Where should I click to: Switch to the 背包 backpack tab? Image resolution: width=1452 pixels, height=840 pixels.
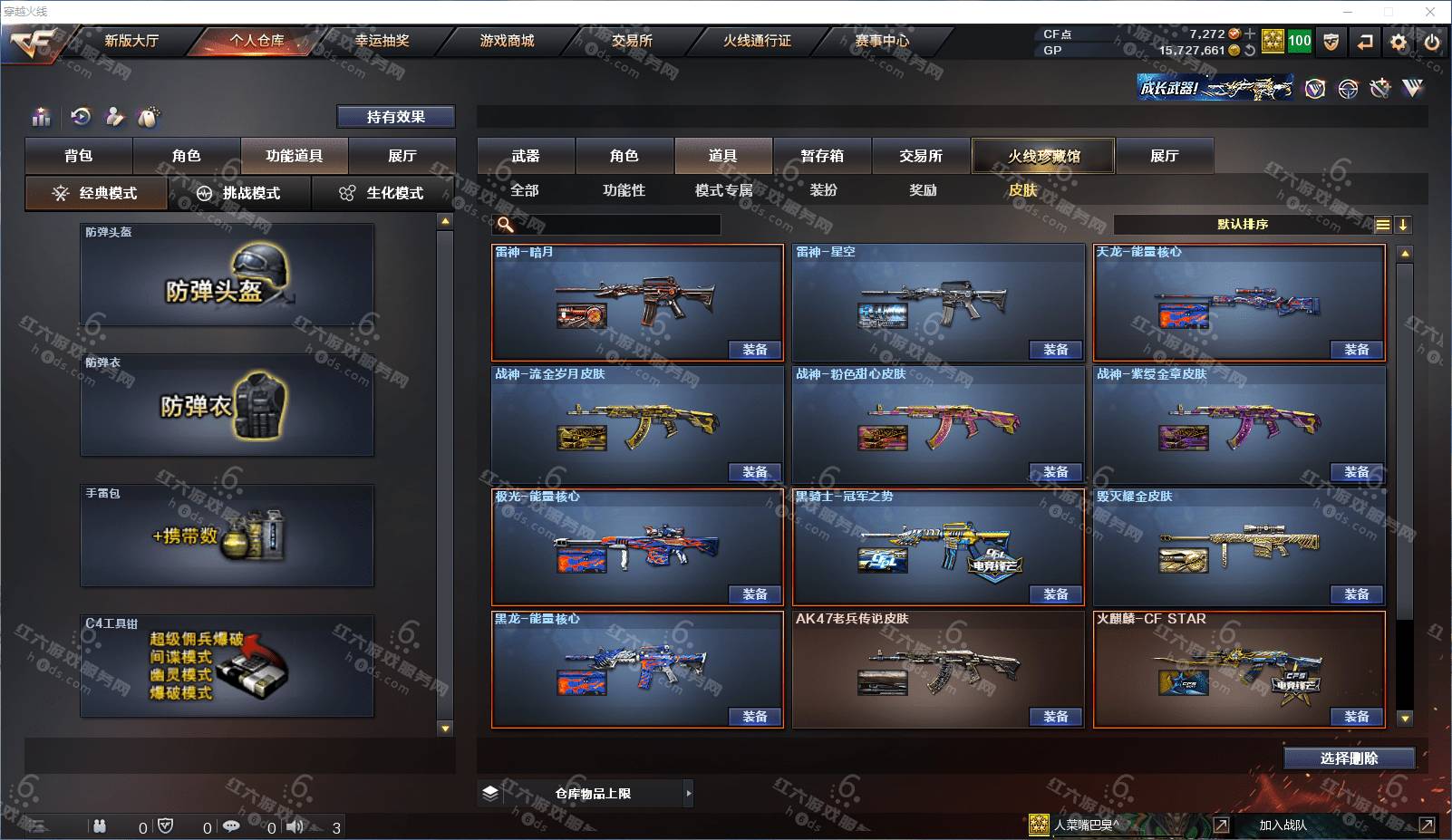[79, 156]
